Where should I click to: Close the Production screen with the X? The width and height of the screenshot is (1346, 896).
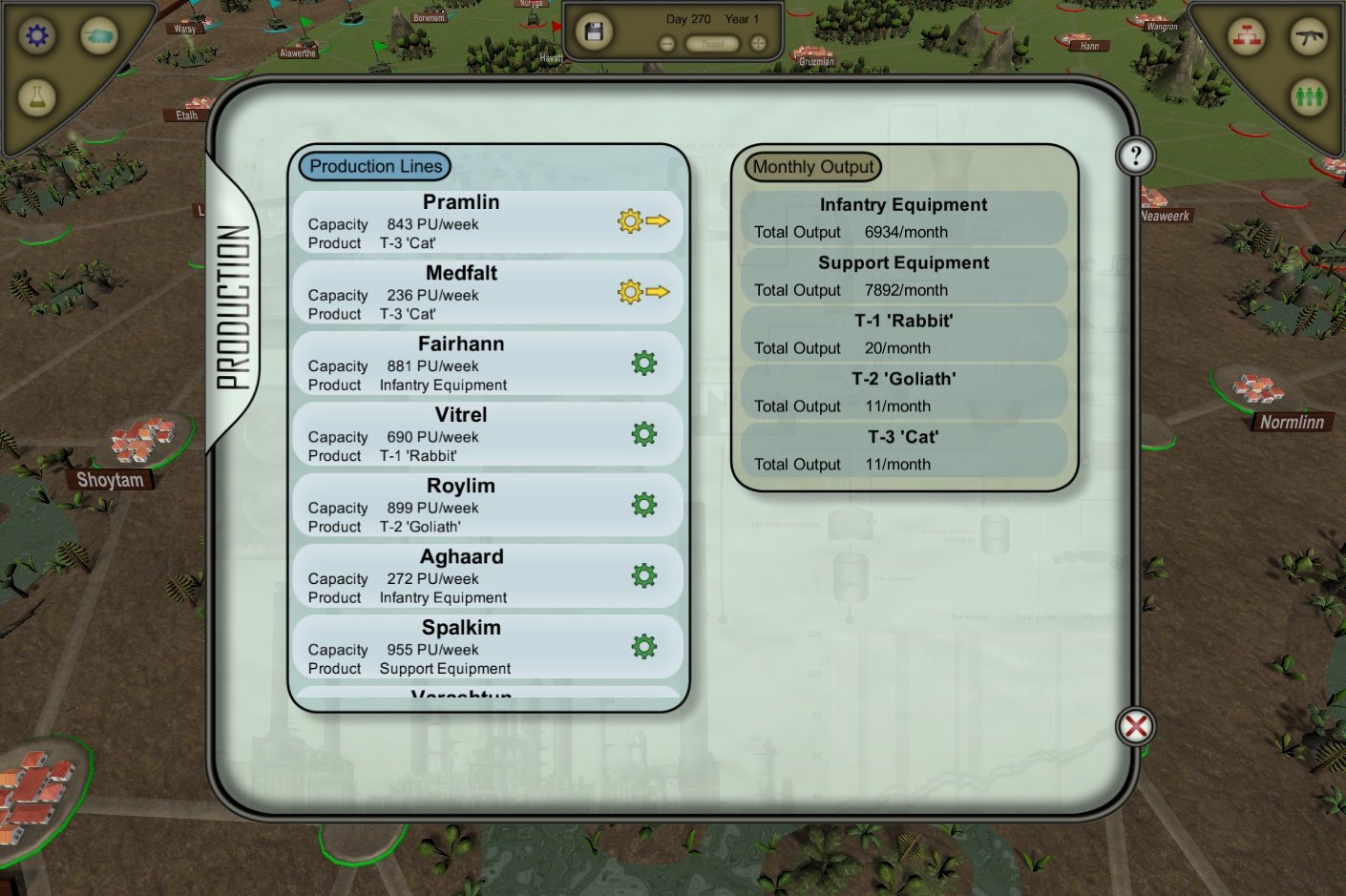pos(1135,725)
